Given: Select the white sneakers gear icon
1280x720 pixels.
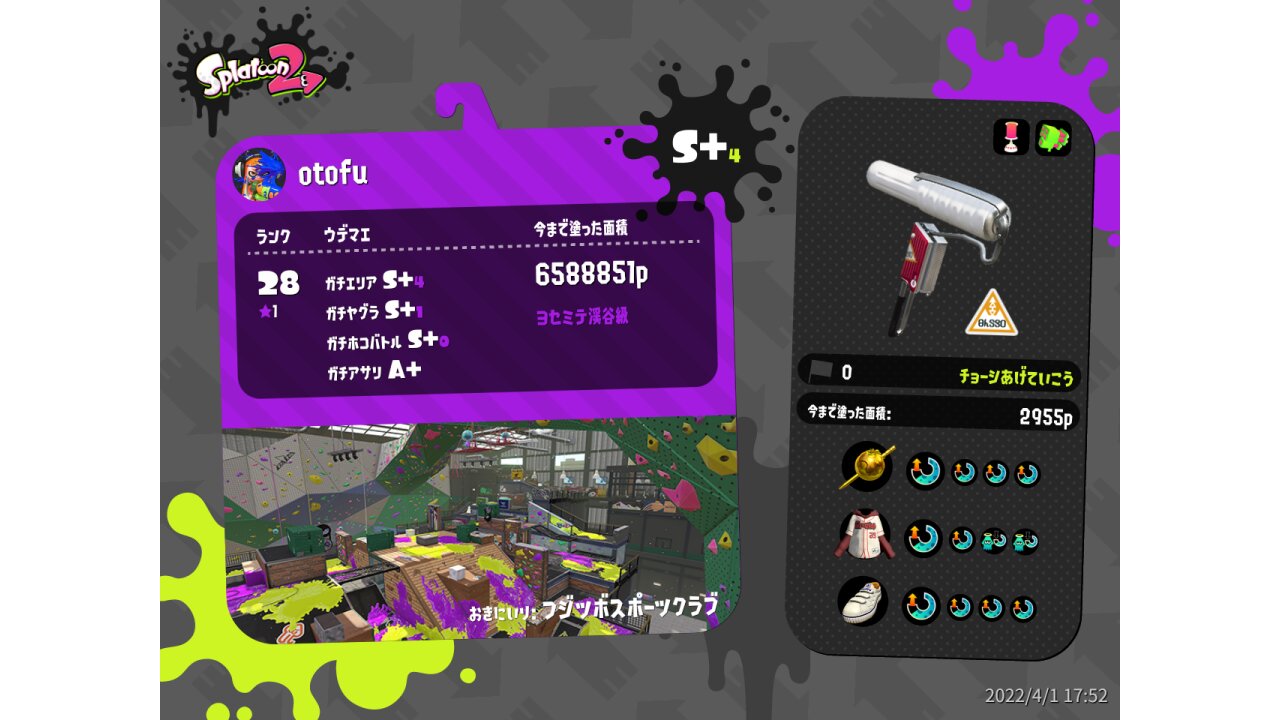Looking at the screenshot, I should point(866,602).
